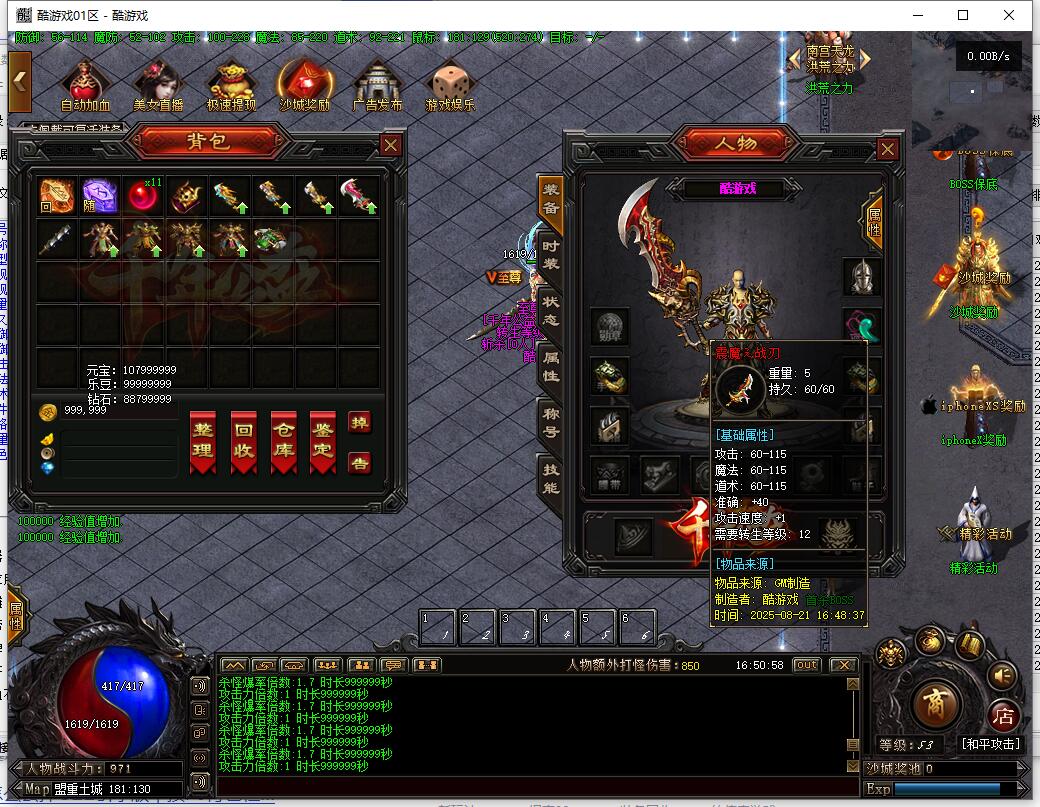The height and width of the screenshot is (807, 1040).
Task: Close the 背包 inventory window
Action: pos(391,145)
